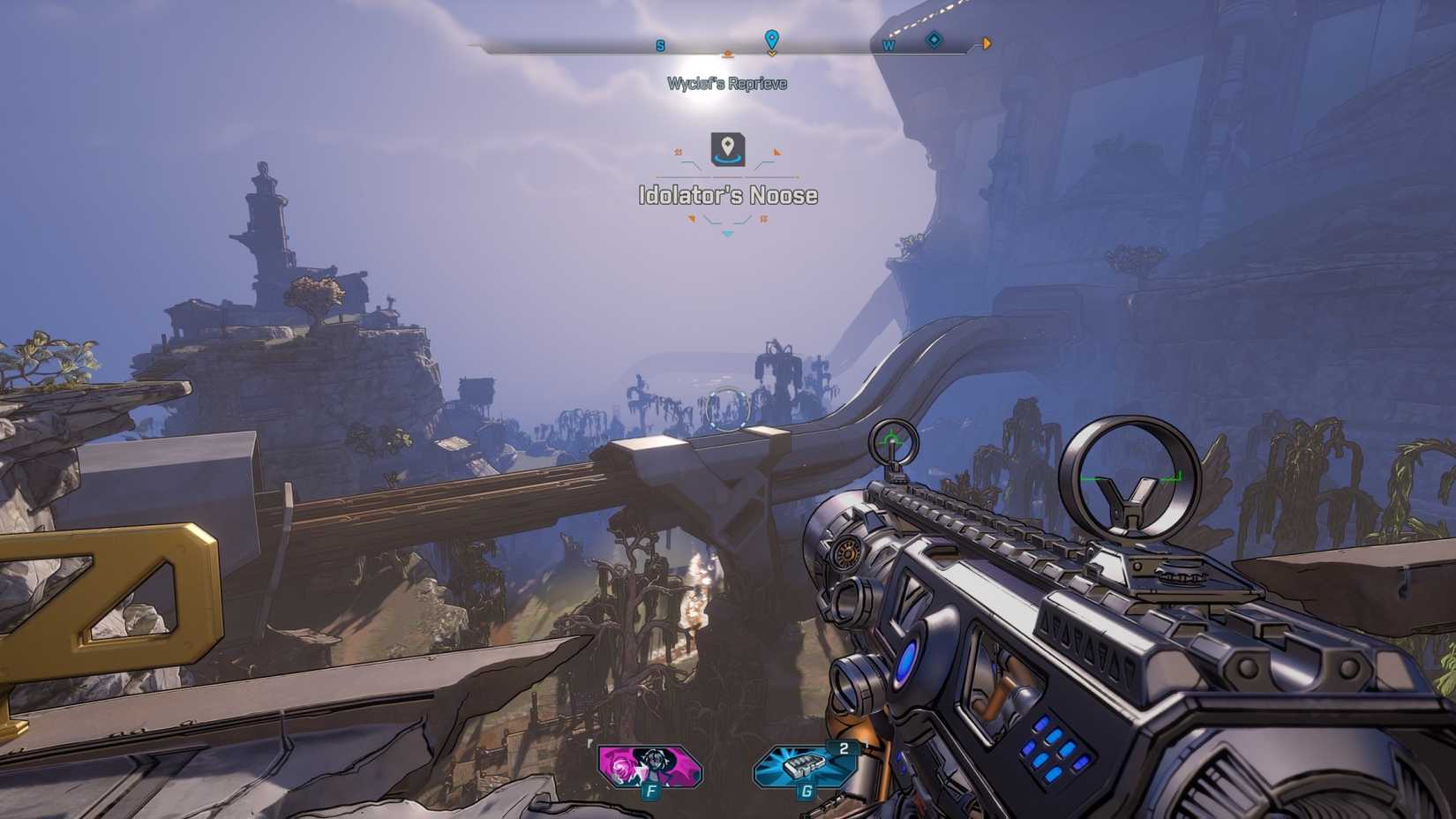The image size is (1456, 819).
Task: Click the Idolator's Noose waypoint pin icon
Action: (725, 152)
